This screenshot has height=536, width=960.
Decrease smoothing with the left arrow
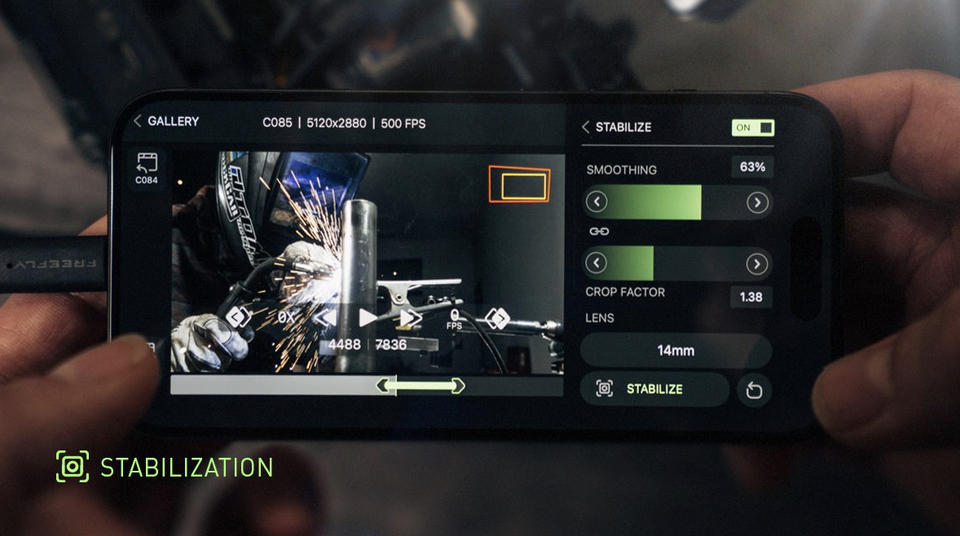pos(597,202)
